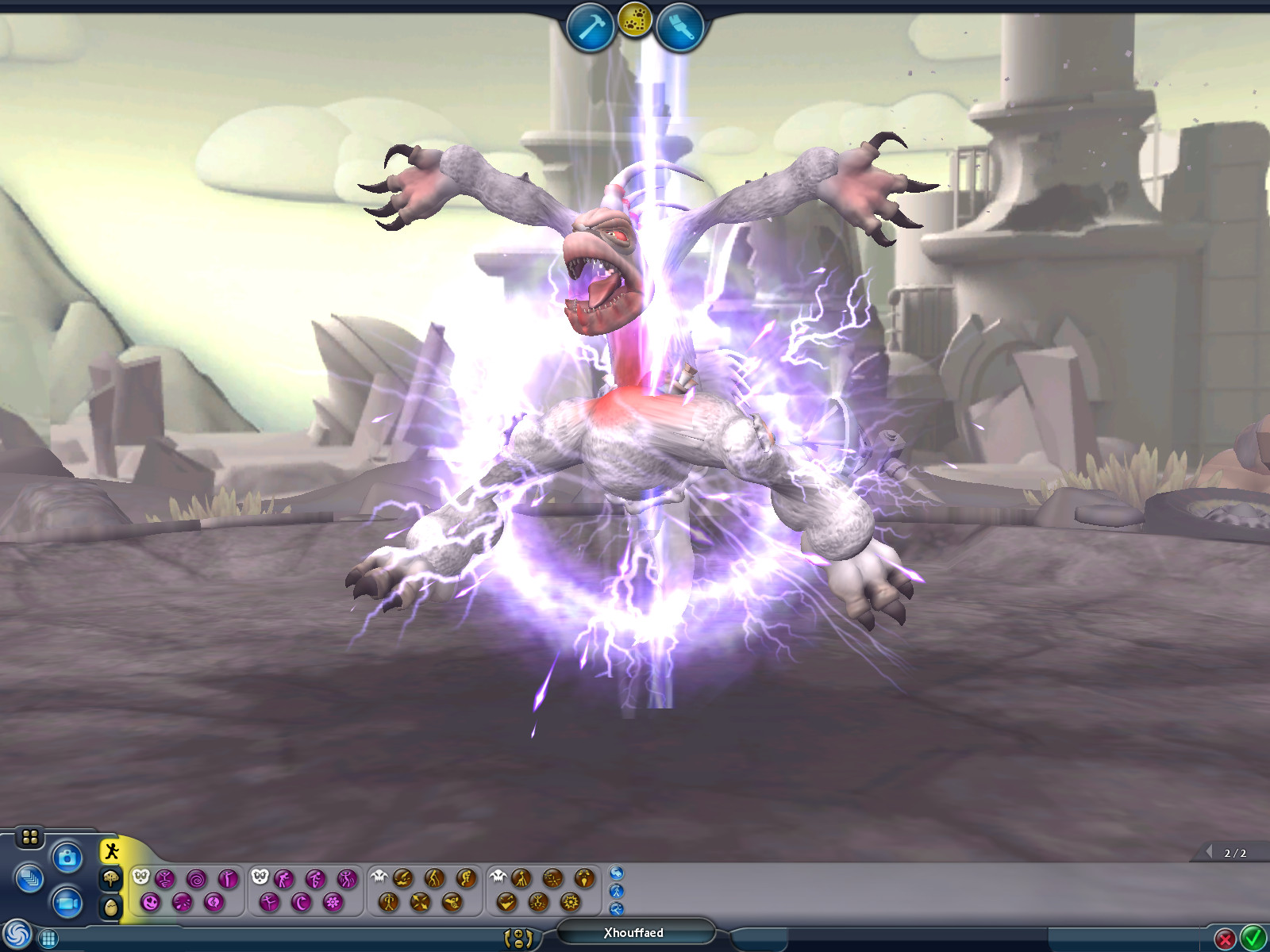This screenshot has width=1270, height=952.
Task: Click the wrench tool in the top toolbar
Action: point(681,24)
